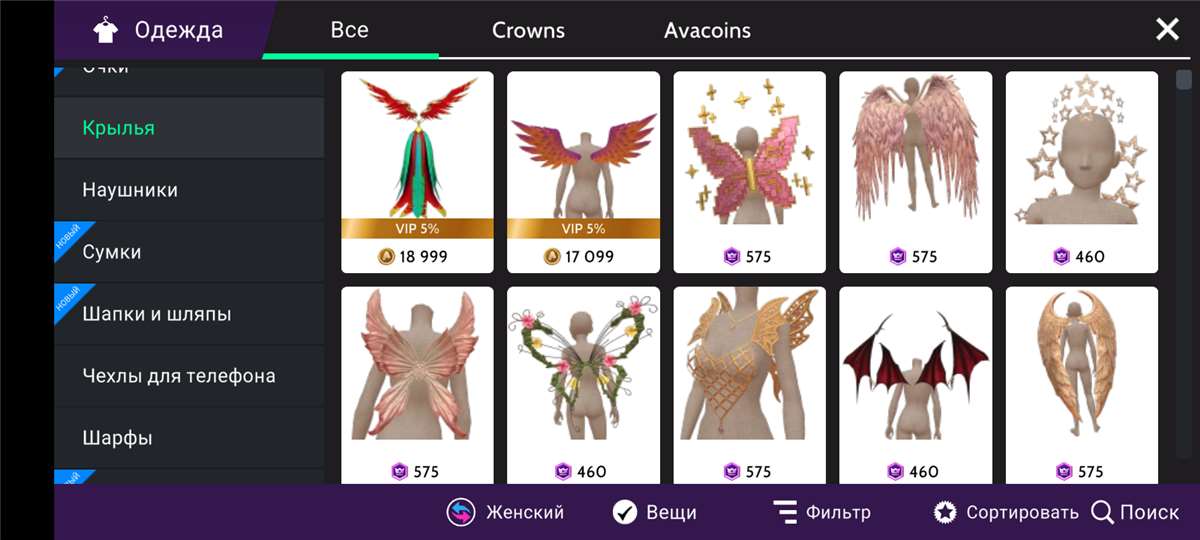This screenshot has width=1200, height=540.
Task: Close the clothing shop window
Action: coord(1167,30)
